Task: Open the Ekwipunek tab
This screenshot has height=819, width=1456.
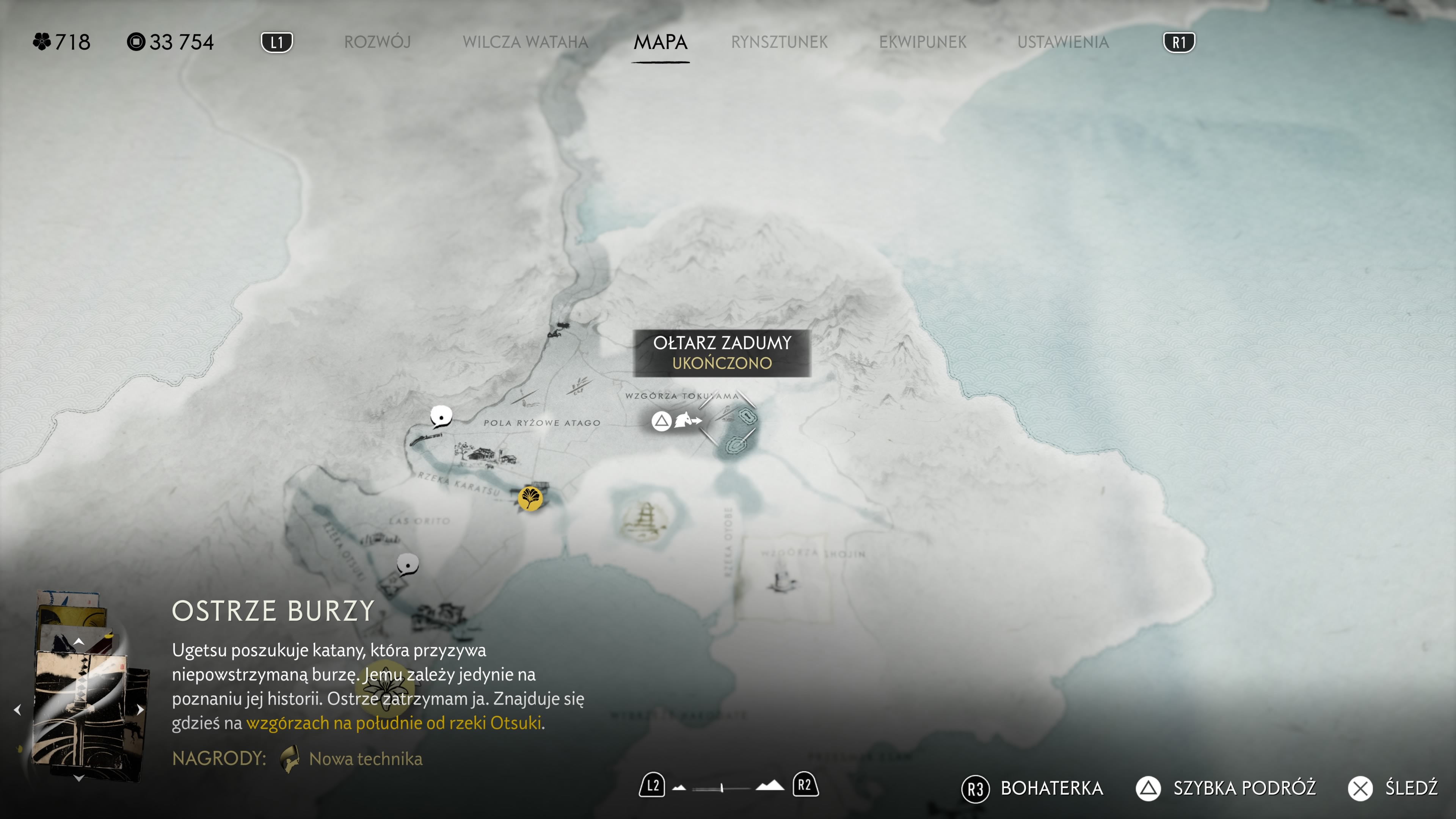Action: click(923, 42)
